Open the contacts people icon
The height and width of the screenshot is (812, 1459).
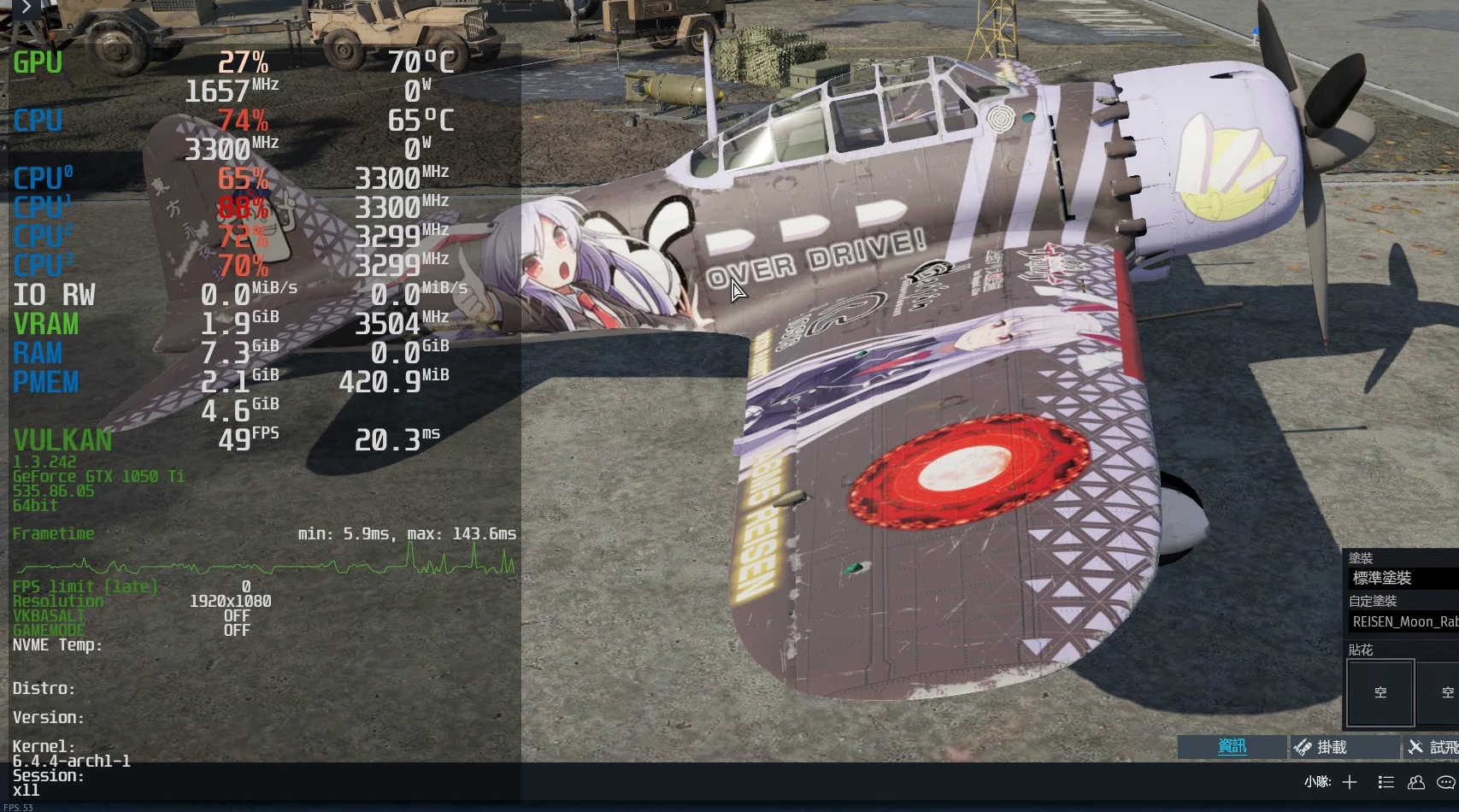(1416, 782)
